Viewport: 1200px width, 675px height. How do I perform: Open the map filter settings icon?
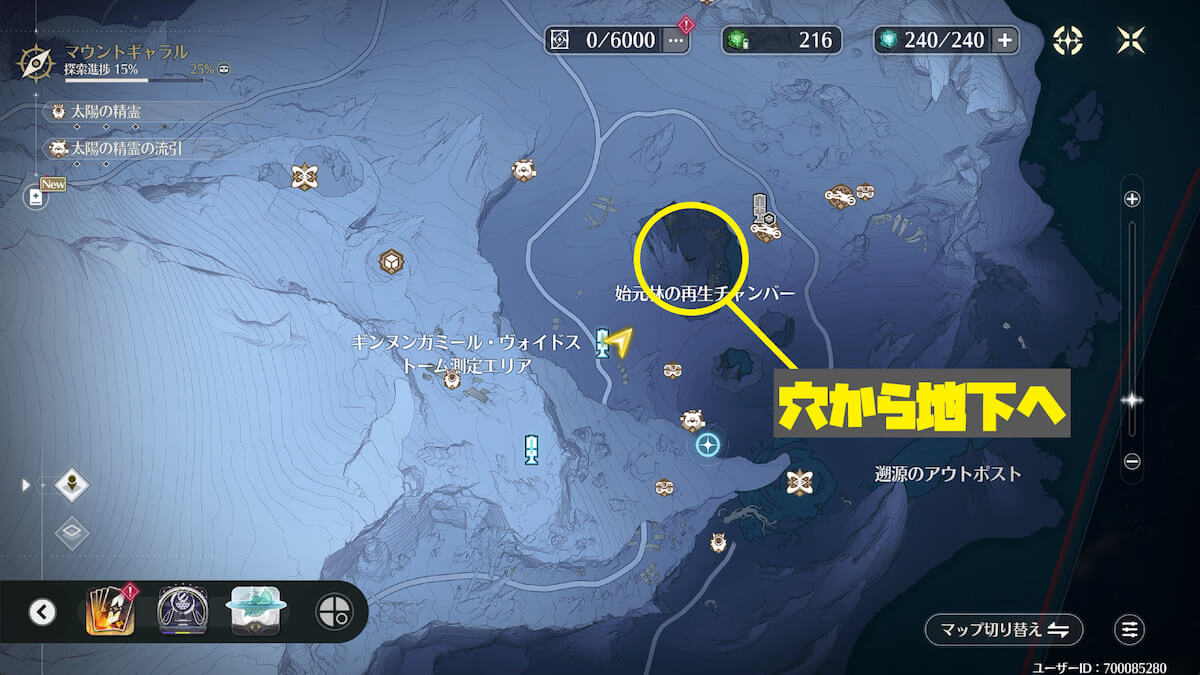1129,629
